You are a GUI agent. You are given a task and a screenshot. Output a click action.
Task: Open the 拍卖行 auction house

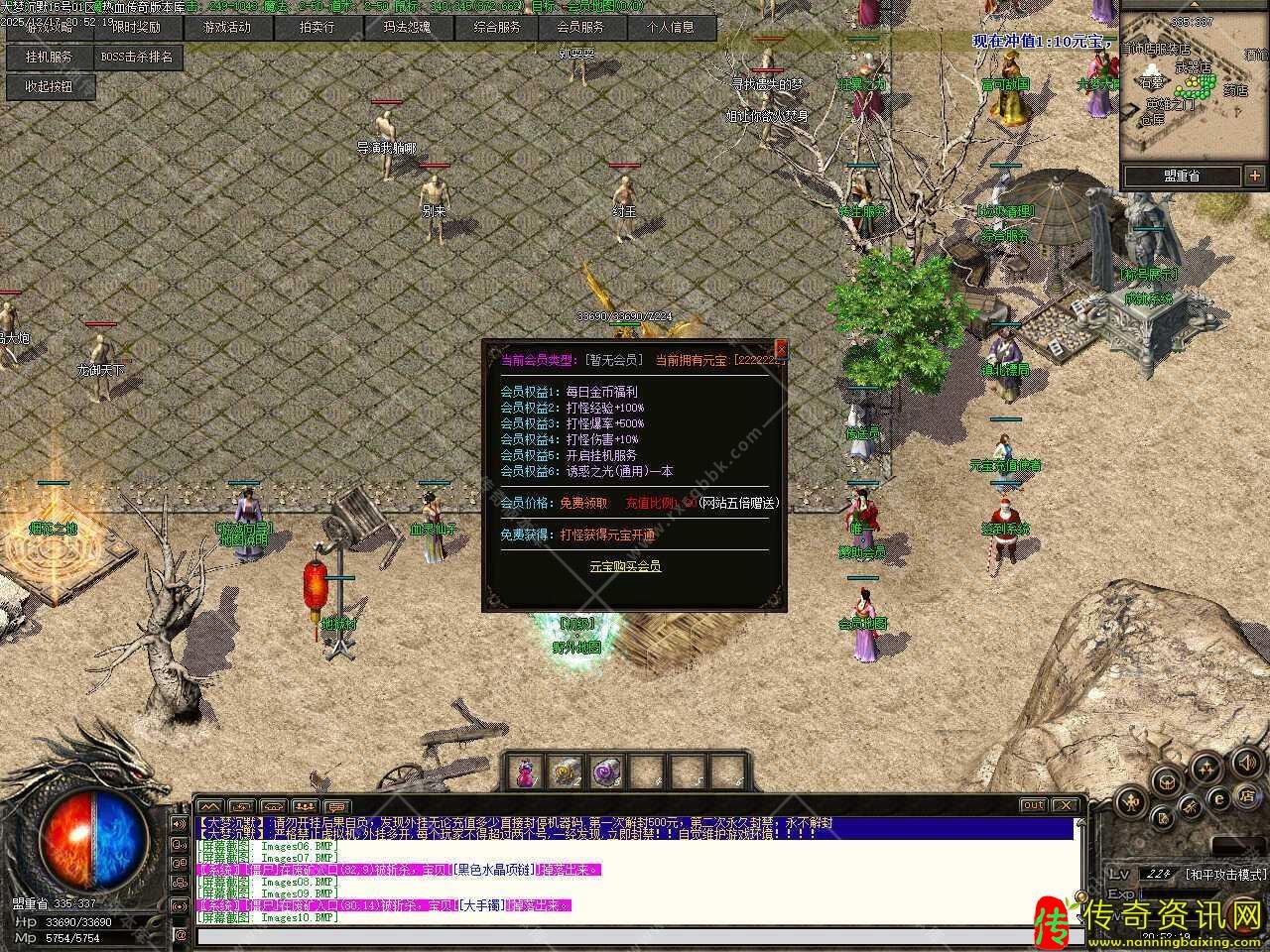coord(317,28)
